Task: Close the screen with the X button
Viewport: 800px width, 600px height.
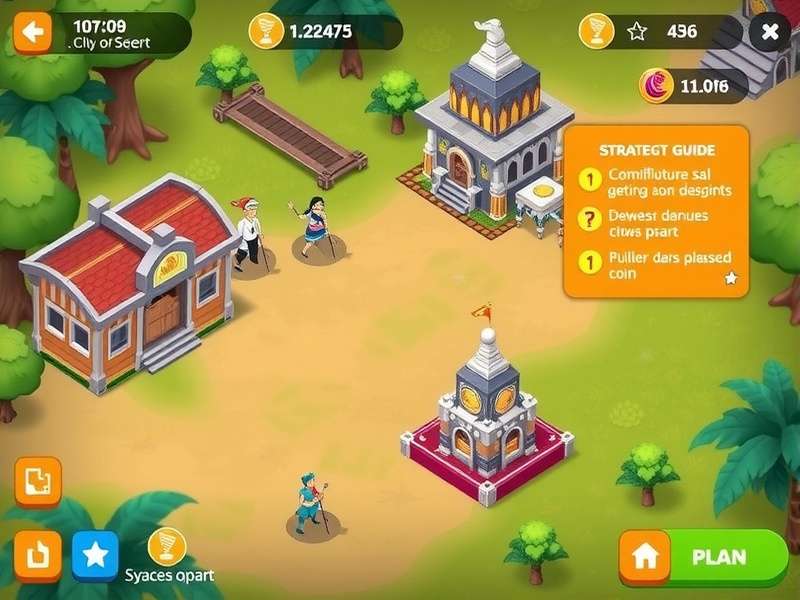Action: click(769, 32)
